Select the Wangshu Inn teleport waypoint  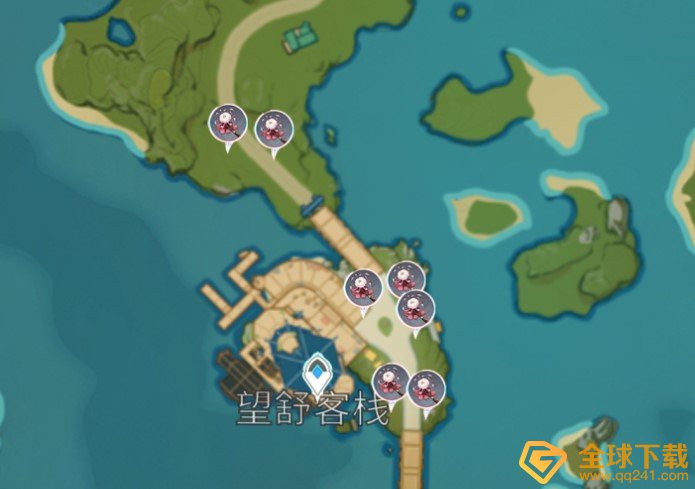pyautogui.click(x=317, y=374)
